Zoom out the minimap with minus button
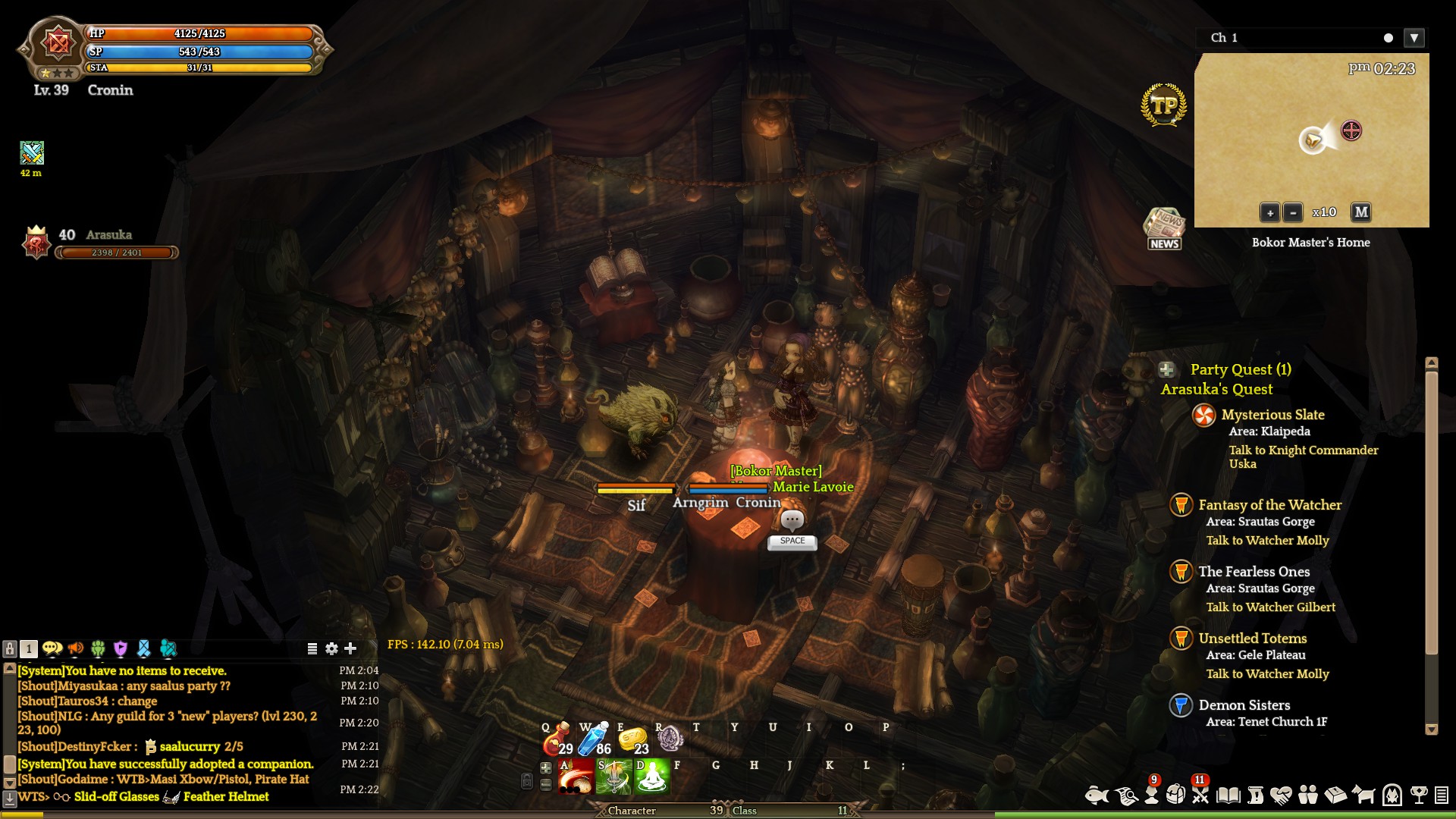 (x=1293, y=213)
